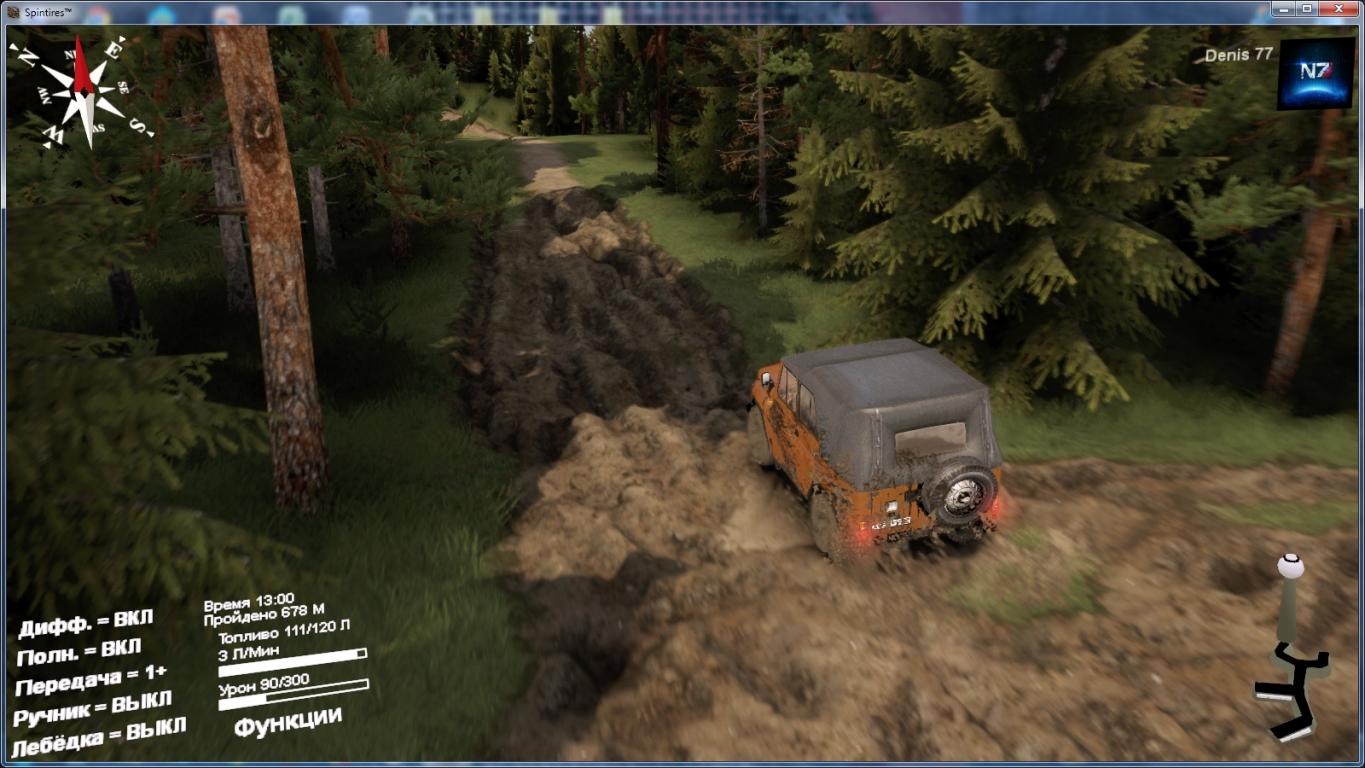Toggle the Полн. all-wheel drive setting
Viewport: 1365px width, 768px height.
[x=79, y=653]
